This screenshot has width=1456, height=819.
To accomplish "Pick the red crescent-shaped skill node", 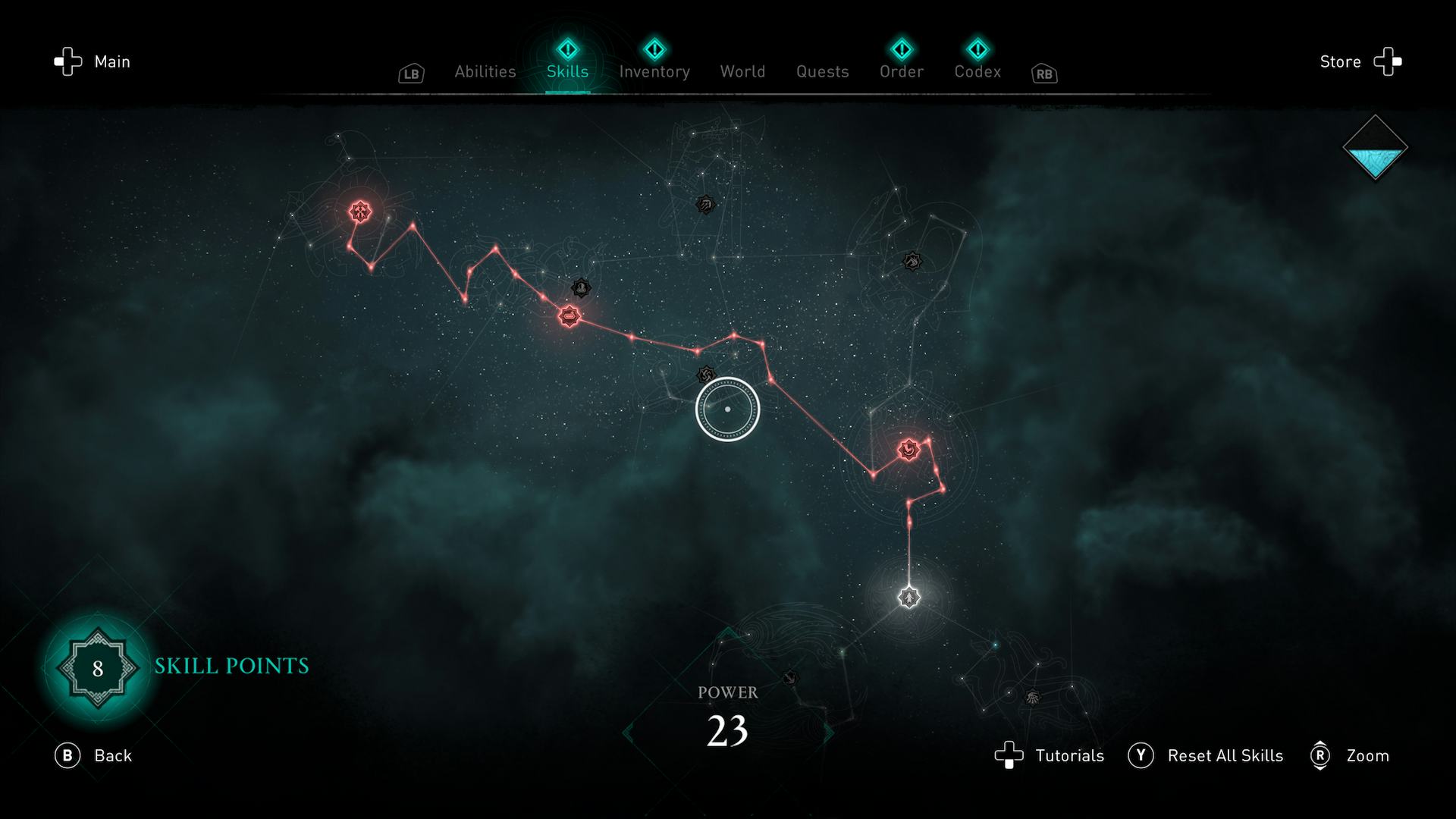I will click(x=908, y=450).
